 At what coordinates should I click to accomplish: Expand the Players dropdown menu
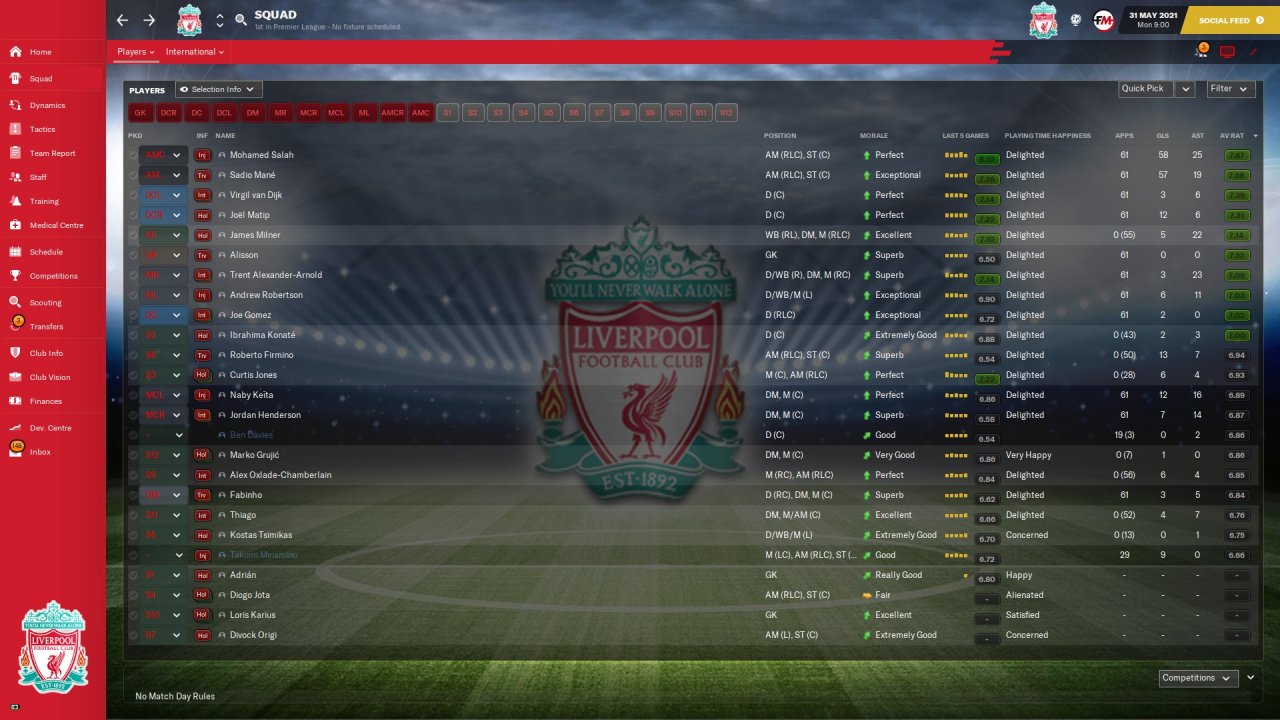(x=135, y=52)
